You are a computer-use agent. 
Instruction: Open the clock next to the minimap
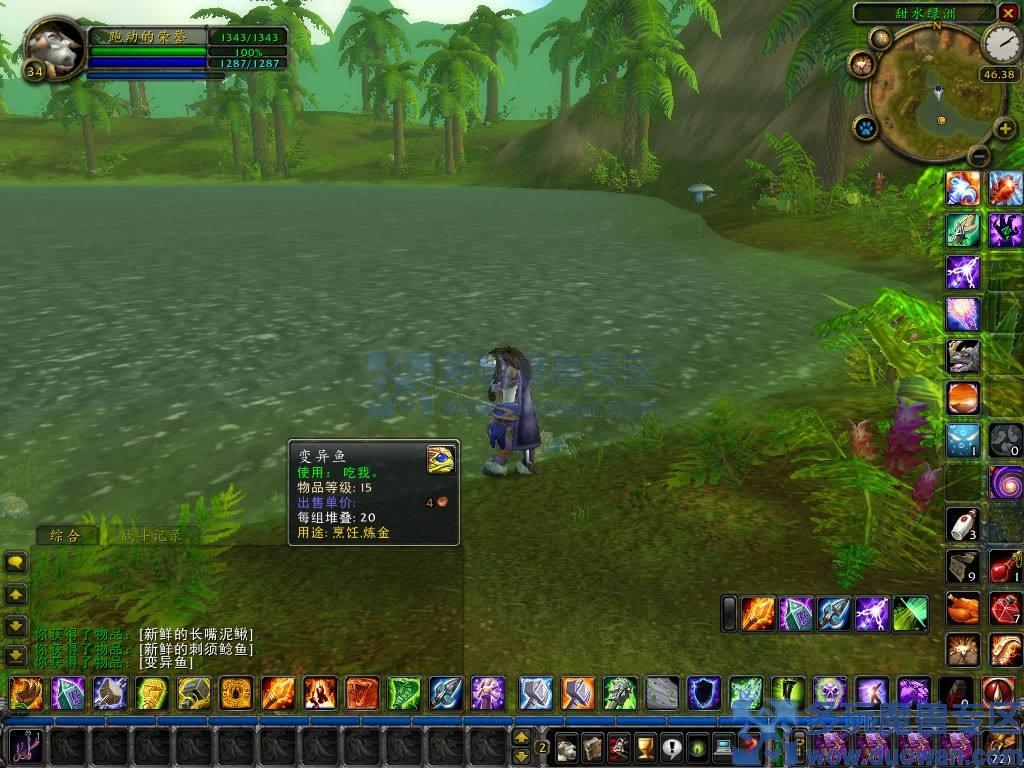[1001, 44]
